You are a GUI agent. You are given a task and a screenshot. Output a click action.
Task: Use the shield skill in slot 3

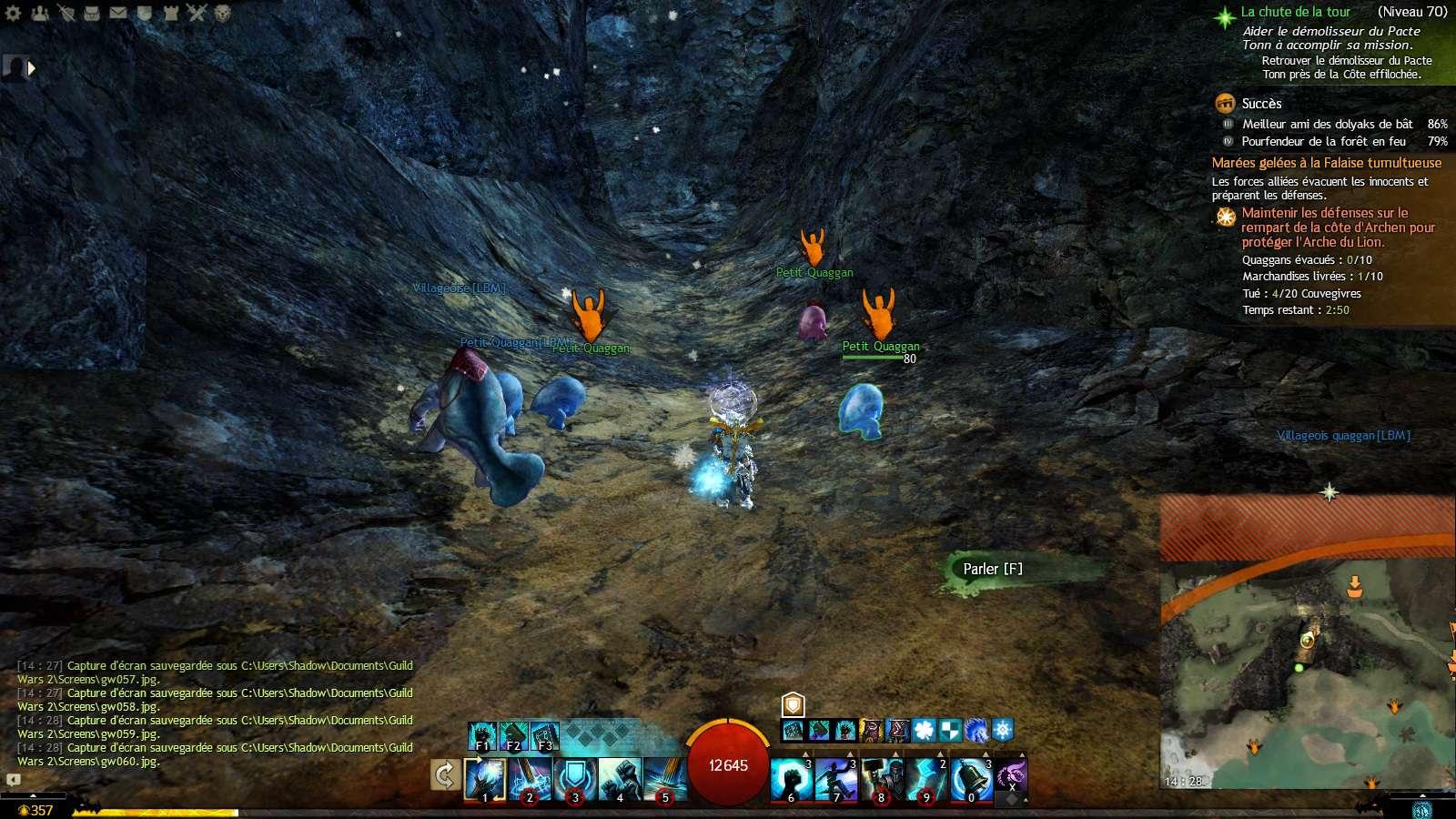pyautogui.click(x=574, y=779)
